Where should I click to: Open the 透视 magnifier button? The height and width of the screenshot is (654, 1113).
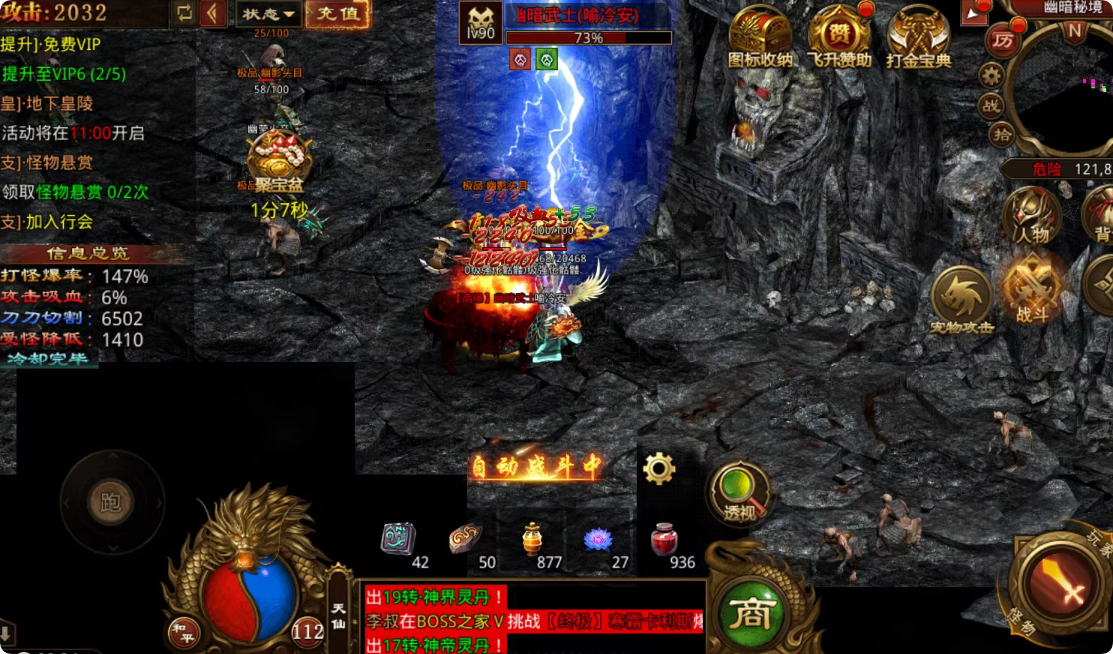click(x=738, y=493)
